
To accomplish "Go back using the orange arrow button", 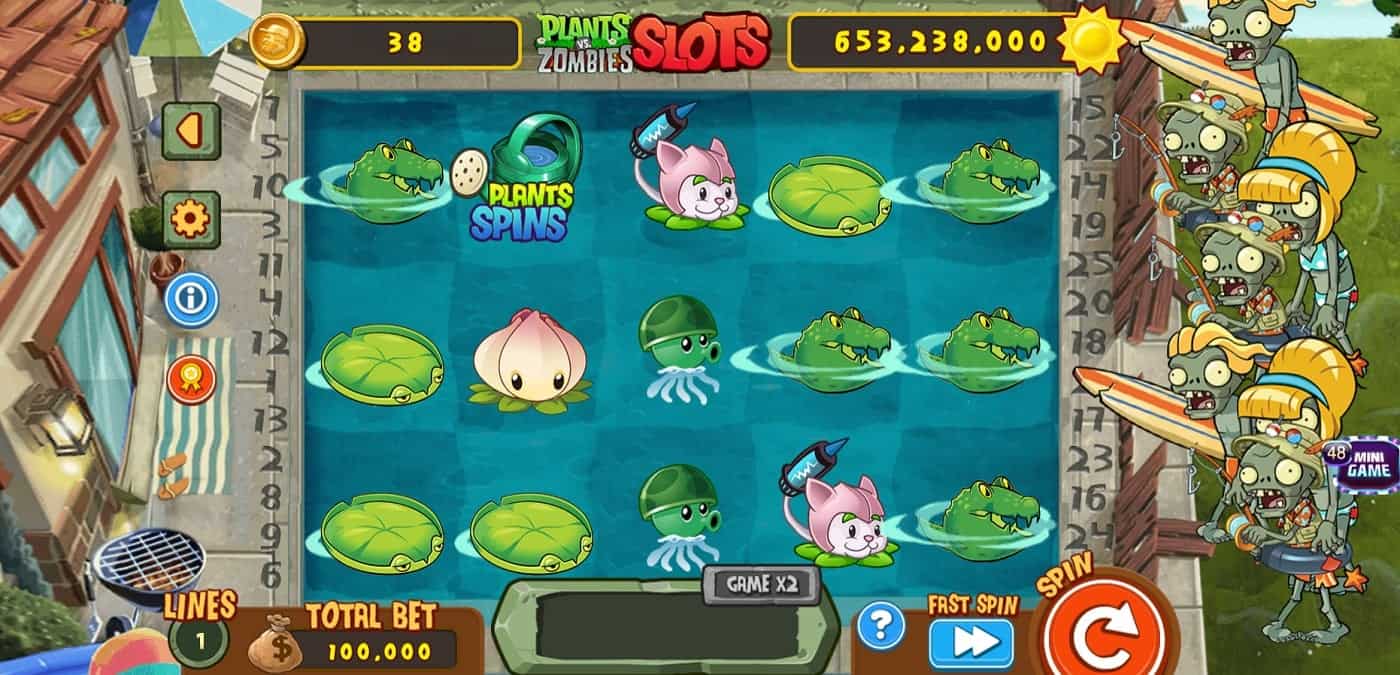I will tap(191, 130).
